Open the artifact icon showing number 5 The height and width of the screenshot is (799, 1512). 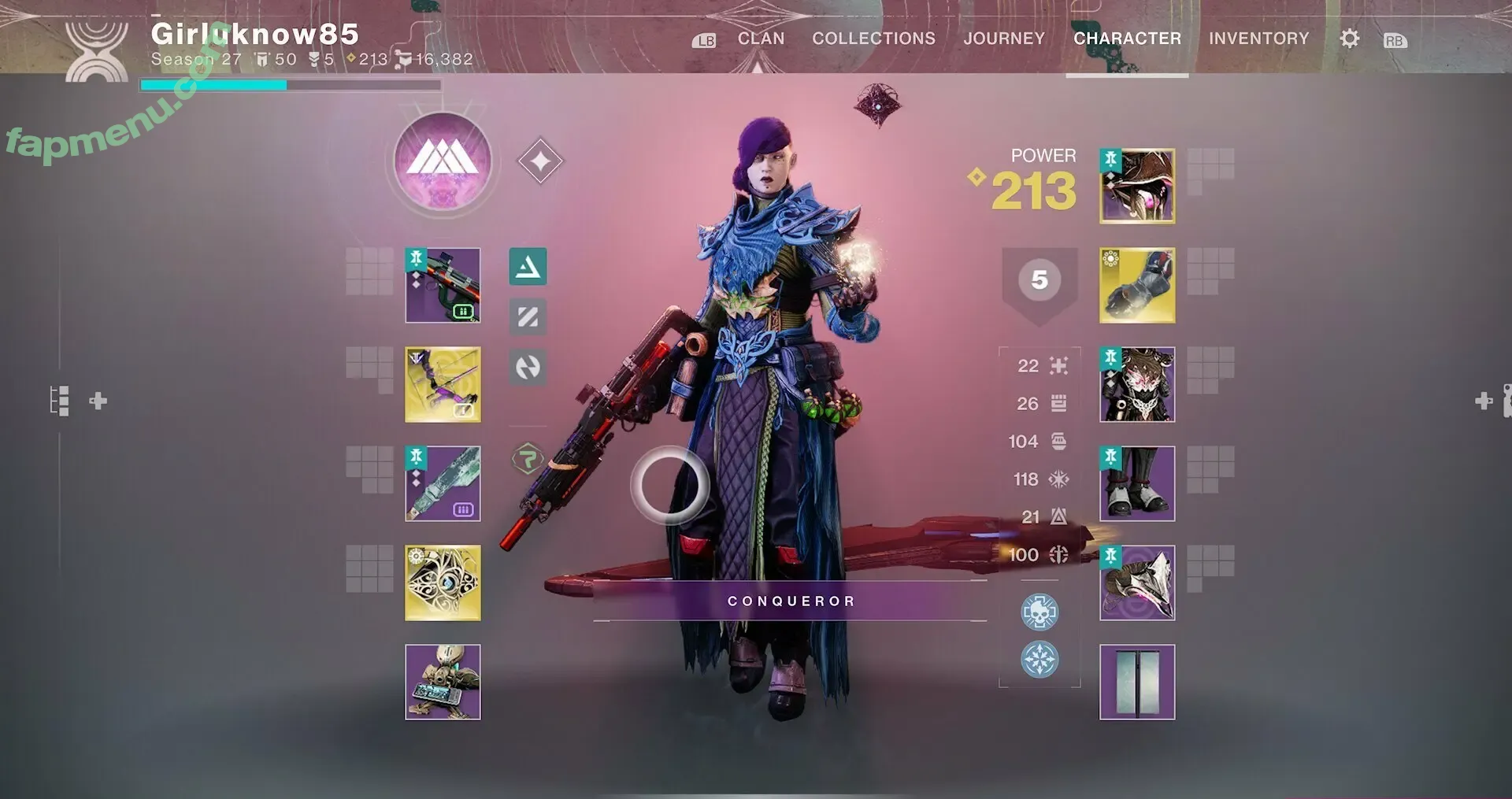pos(1039,281)
